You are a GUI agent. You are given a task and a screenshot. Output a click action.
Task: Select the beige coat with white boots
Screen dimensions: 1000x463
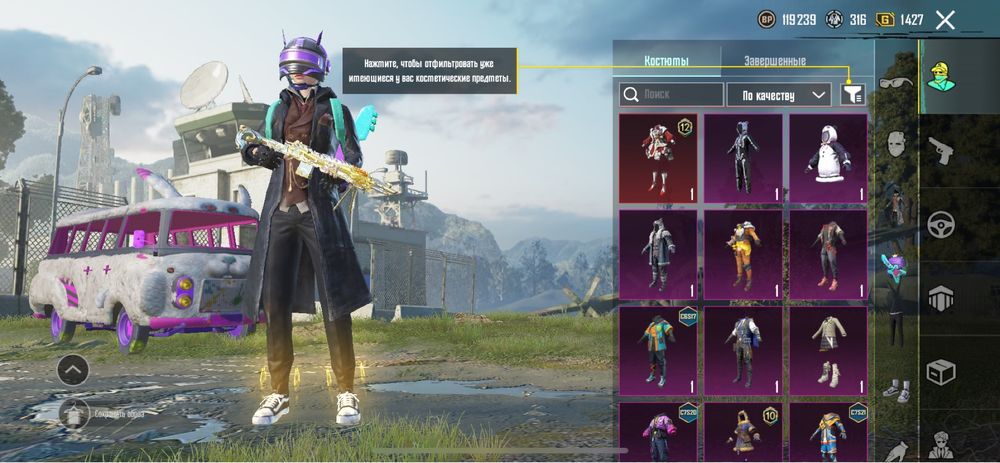tap(828, 350)
